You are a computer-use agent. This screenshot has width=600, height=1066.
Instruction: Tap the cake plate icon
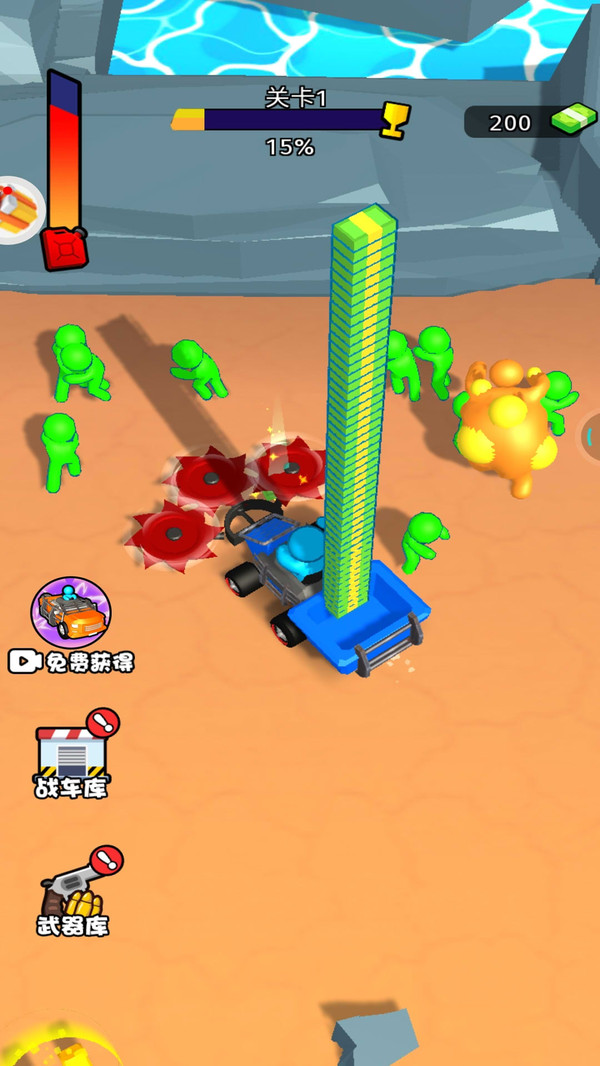pyautogui.click(x=18, y=210)
